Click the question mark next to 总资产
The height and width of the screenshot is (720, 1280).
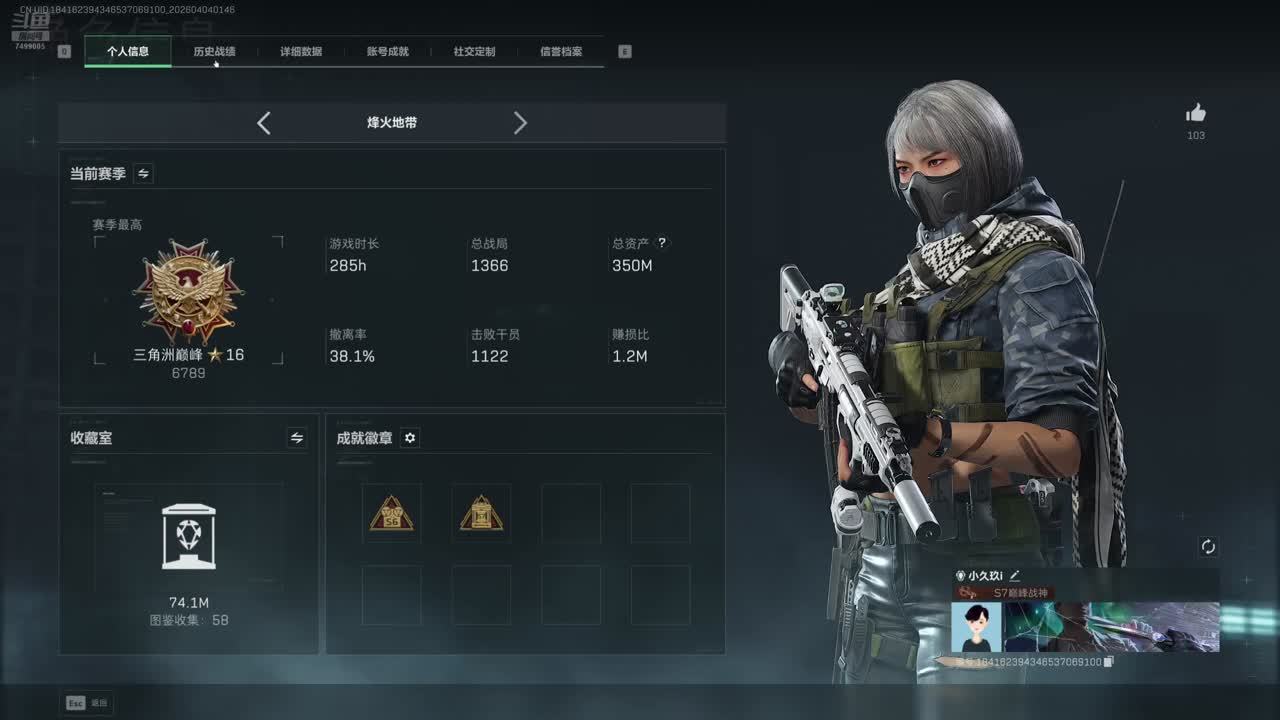662,242
